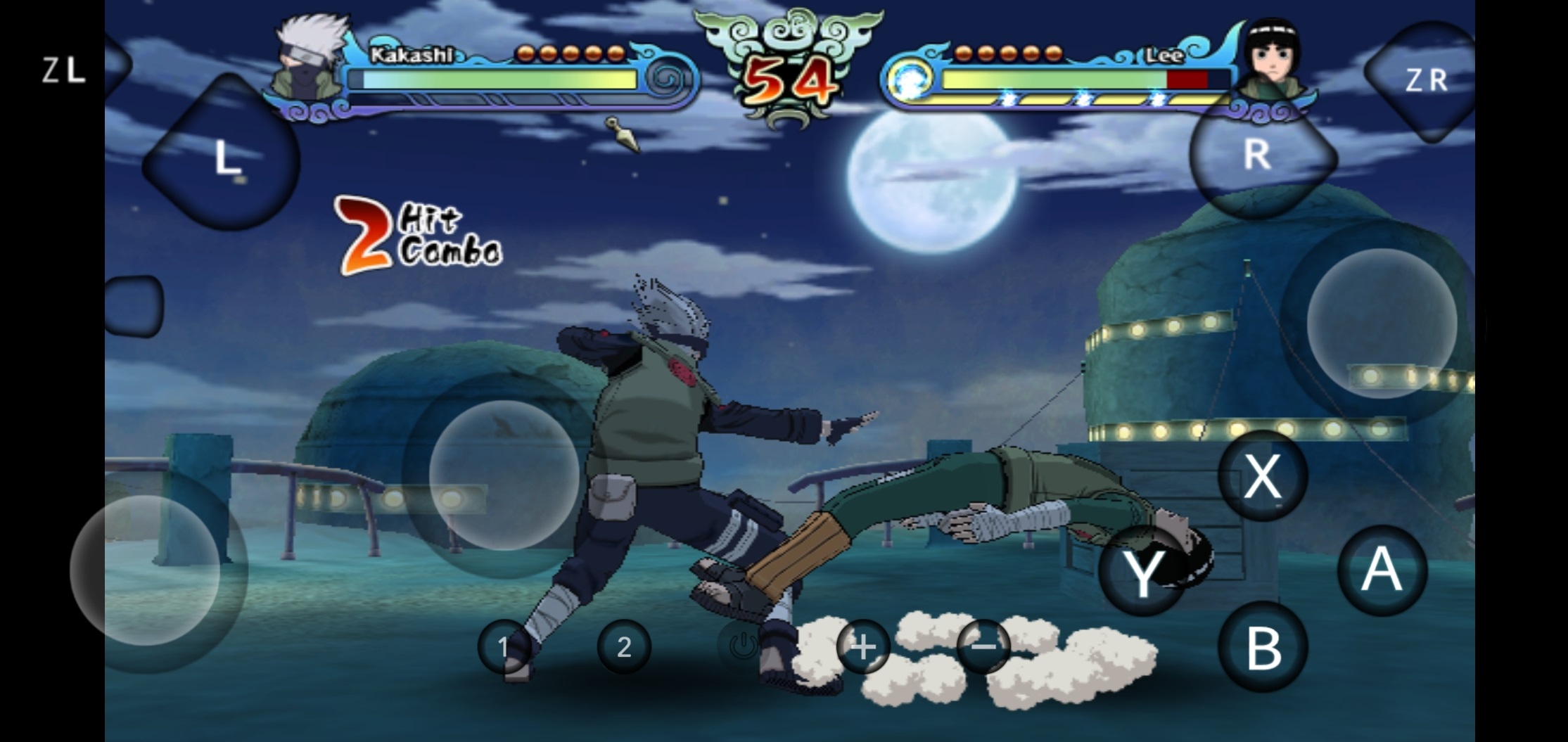Tap the Plus start button

pos(863,648)
